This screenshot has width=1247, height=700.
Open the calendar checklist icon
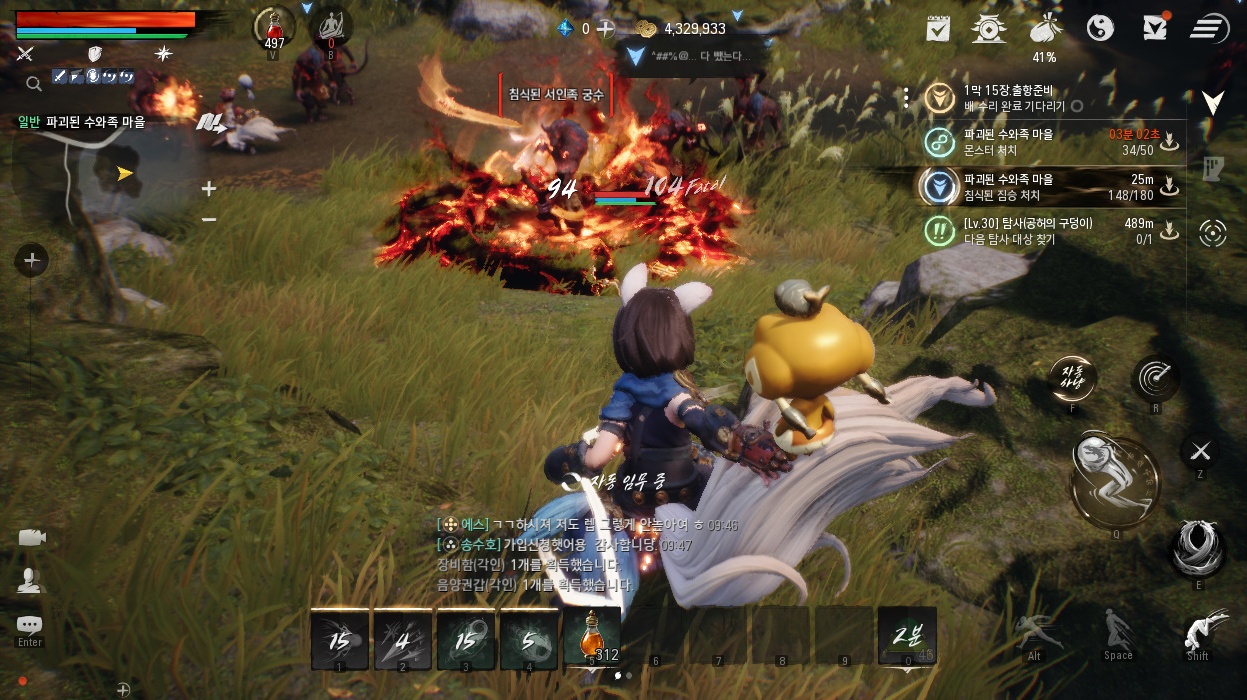pos(938,28)
